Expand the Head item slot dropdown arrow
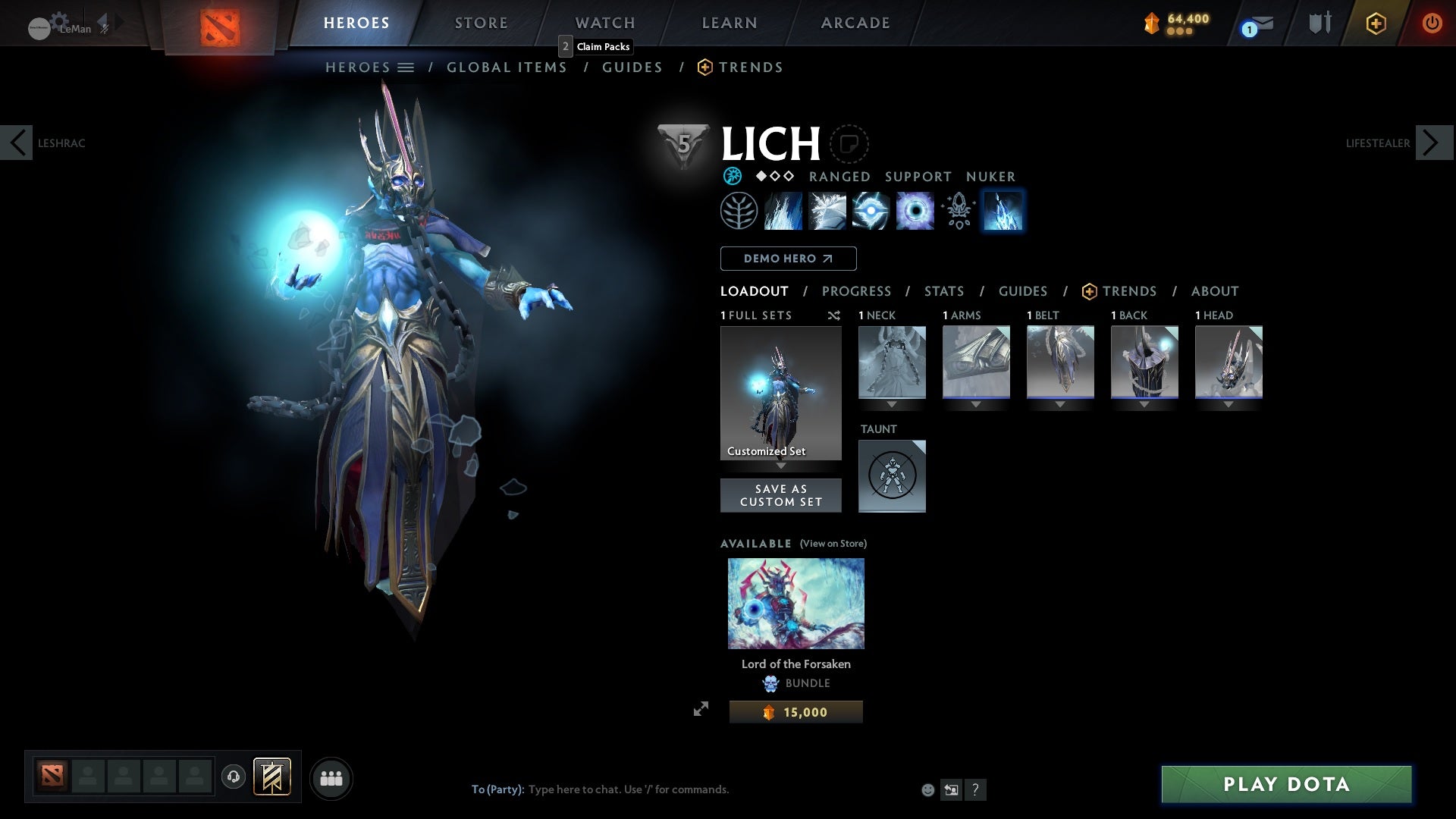Screen dimensions: 1456x819 click(x=1228, y=404)
